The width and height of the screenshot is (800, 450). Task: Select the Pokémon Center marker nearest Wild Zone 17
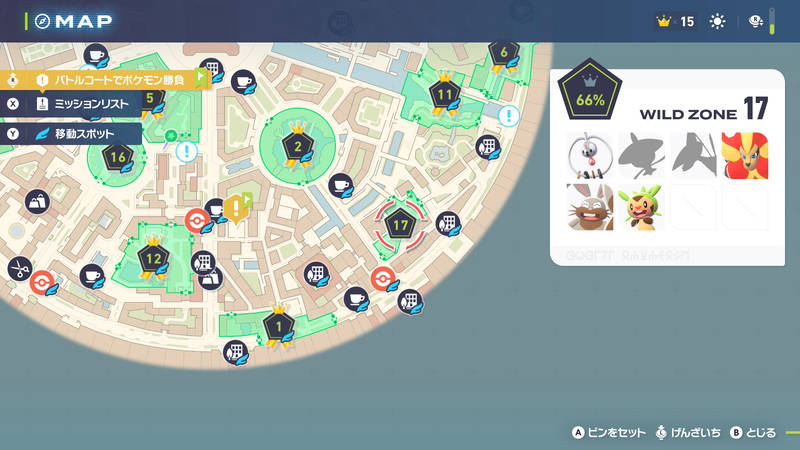pos(381,277)
